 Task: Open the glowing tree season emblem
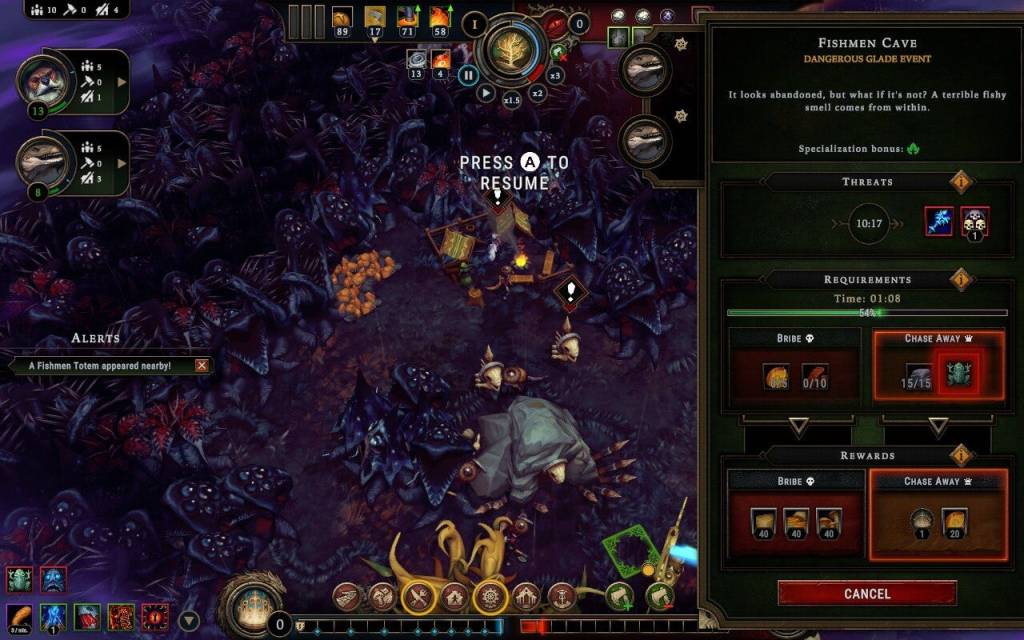(510, 52)
